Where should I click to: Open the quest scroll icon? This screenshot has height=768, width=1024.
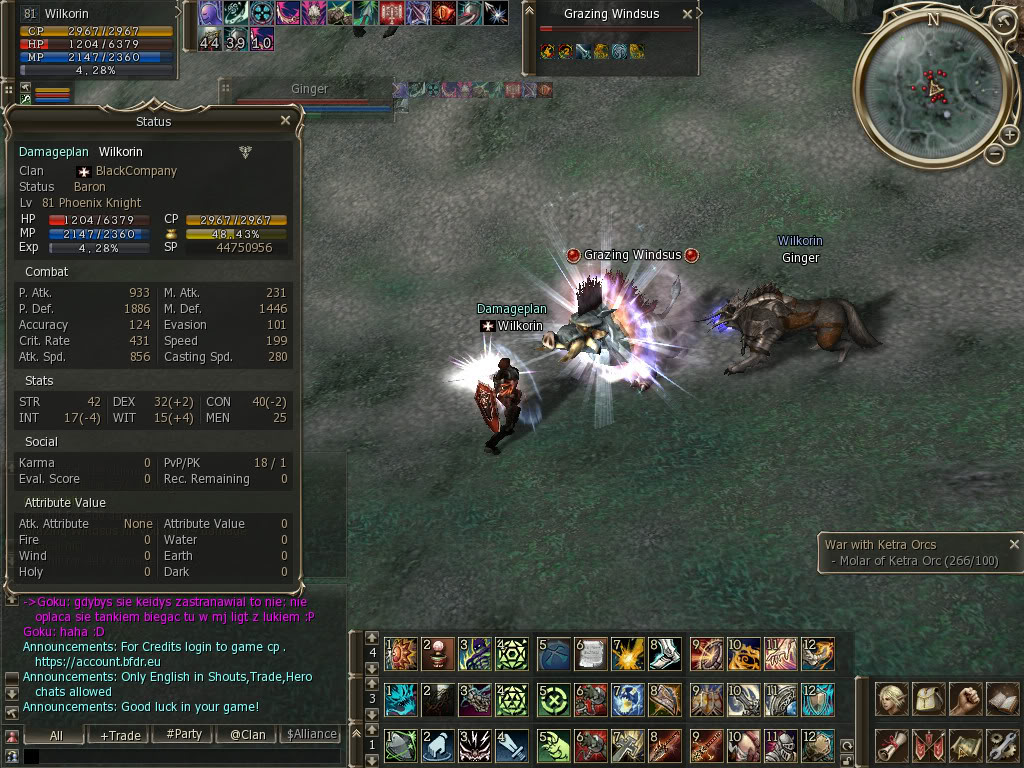coord(892,744)
